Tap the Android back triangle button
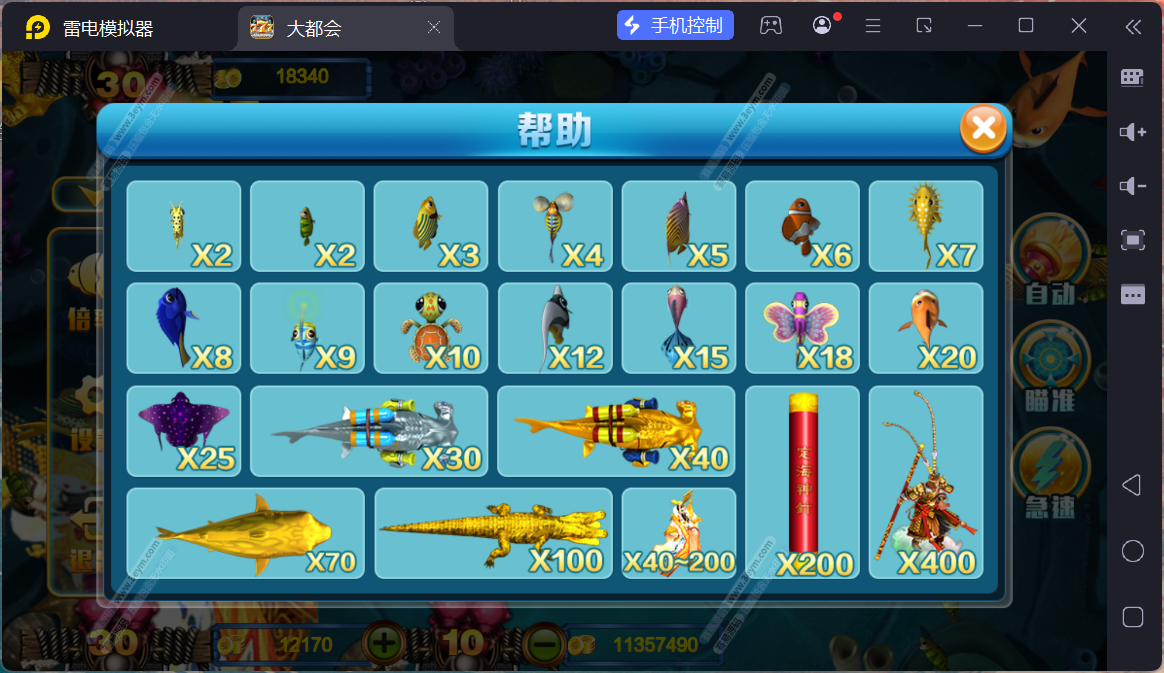1164x673 pixels. pos(1132,486)
